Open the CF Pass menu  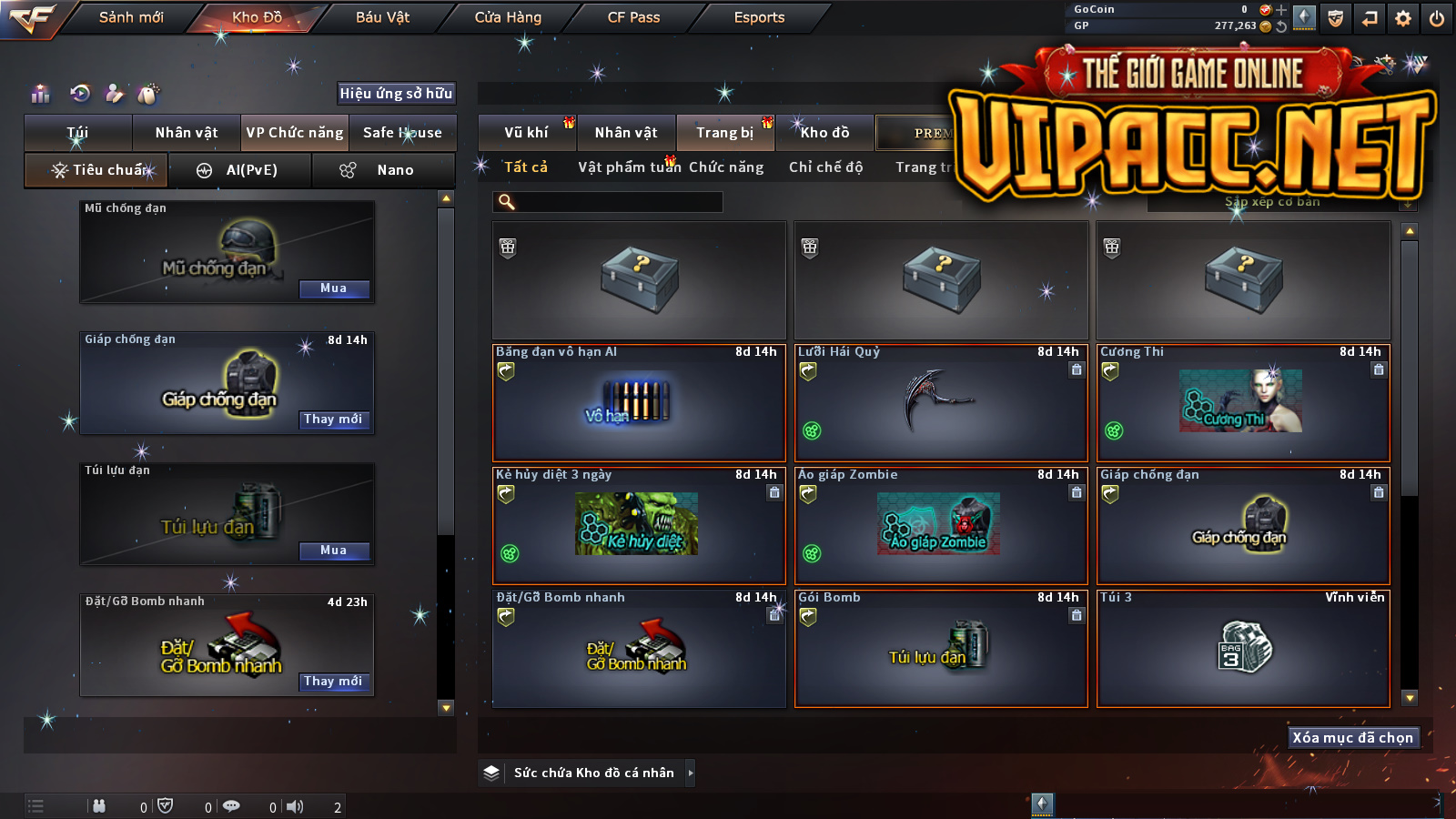tap(633, 17)
